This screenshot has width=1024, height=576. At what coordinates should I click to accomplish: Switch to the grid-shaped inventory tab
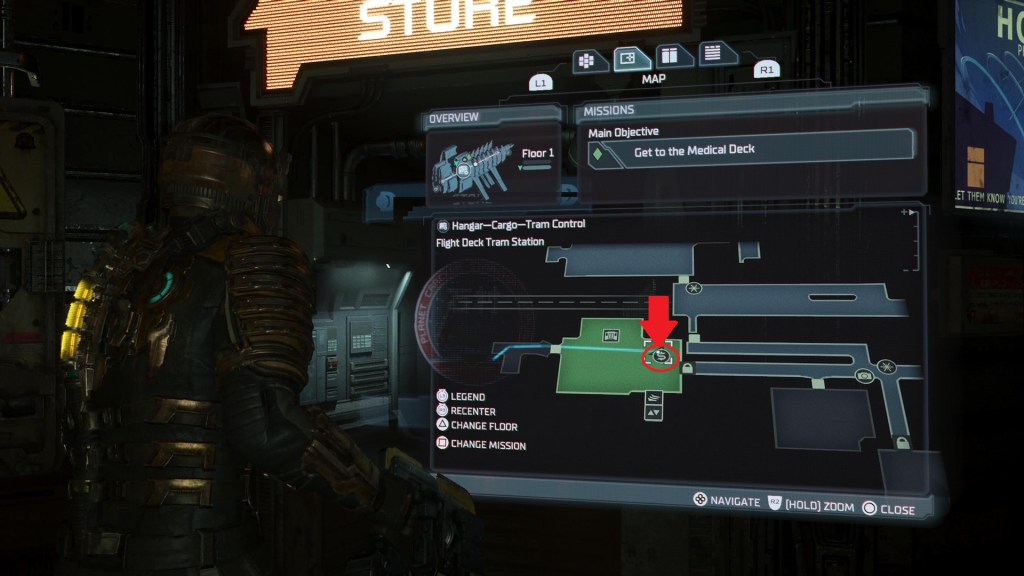(590, 59)
